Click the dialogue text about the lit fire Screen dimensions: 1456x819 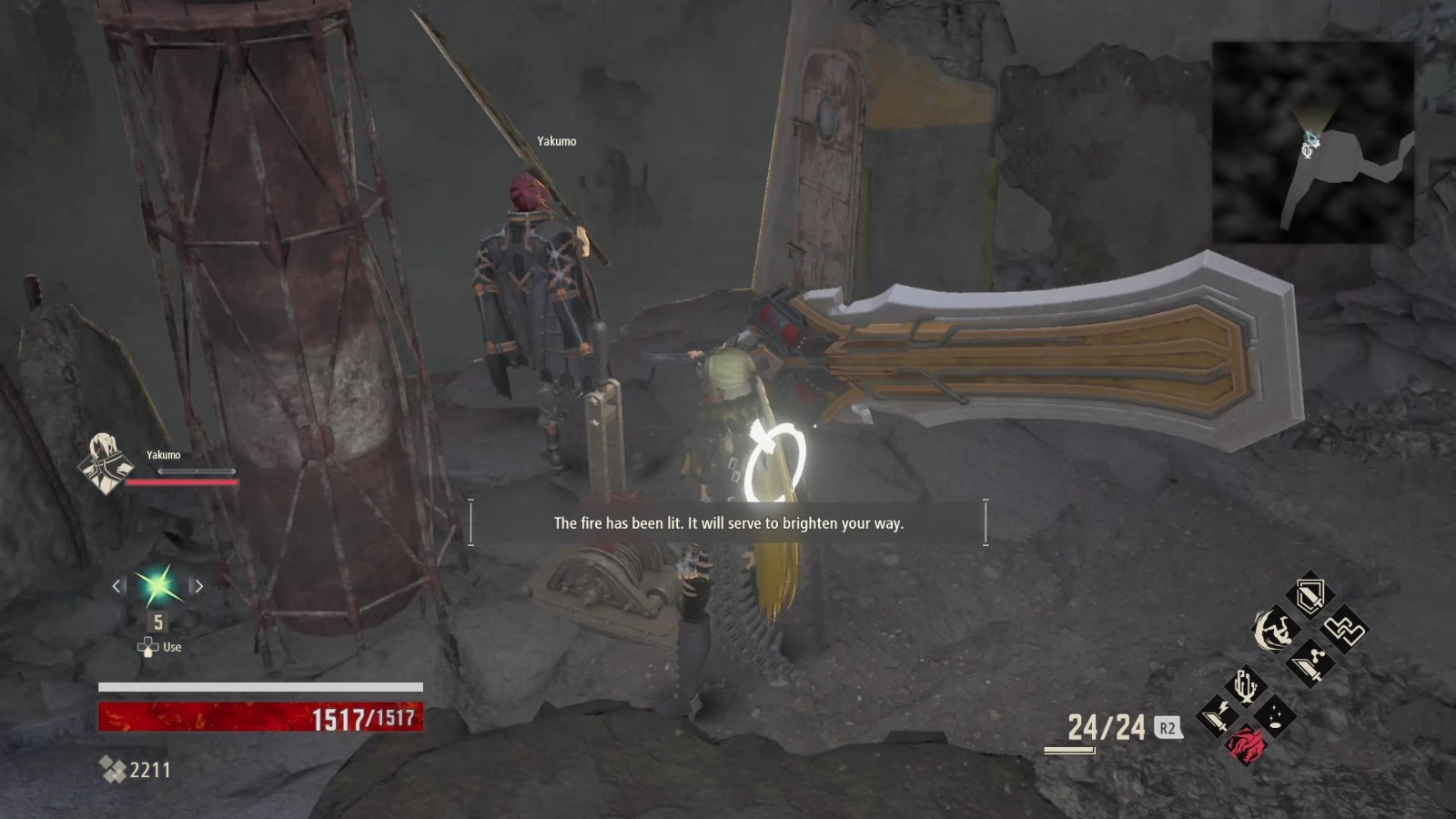[x=727, y=524]
